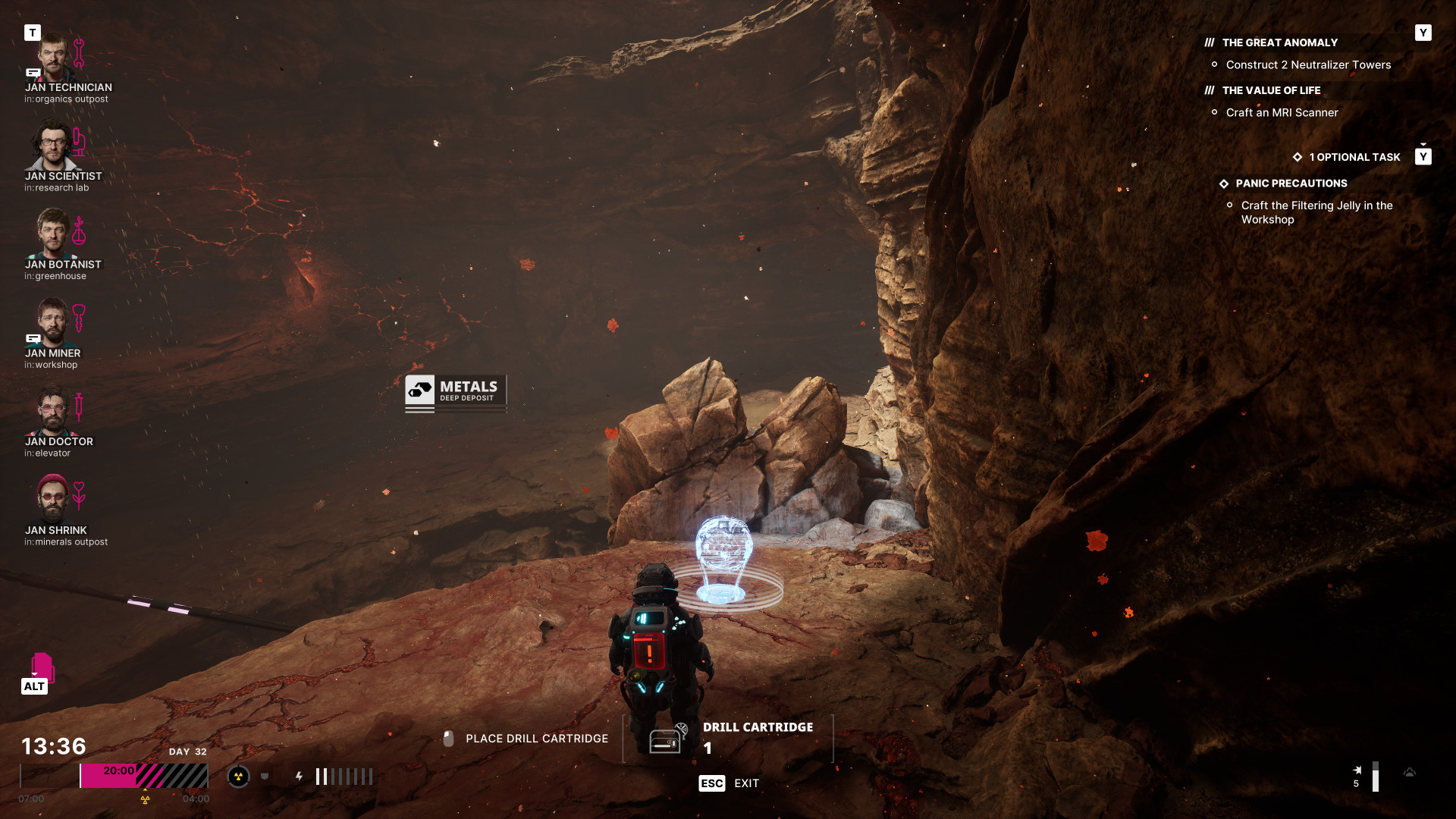
Task: Select Jan Scientist's portrait
Action: (x=53, y=146)
